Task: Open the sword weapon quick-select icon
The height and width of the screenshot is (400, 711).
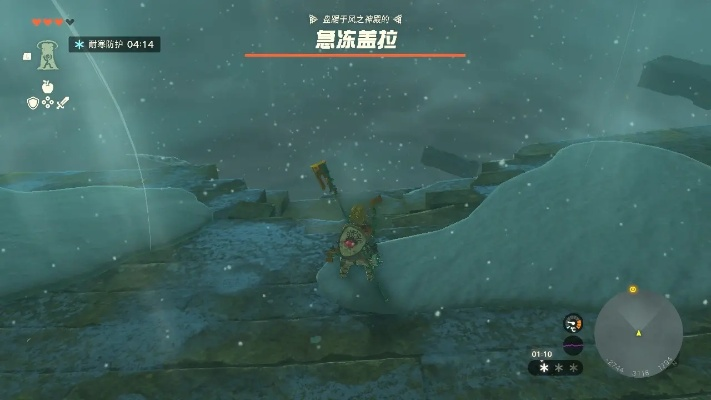Action: pyautogui.click(x=60, y=101)
